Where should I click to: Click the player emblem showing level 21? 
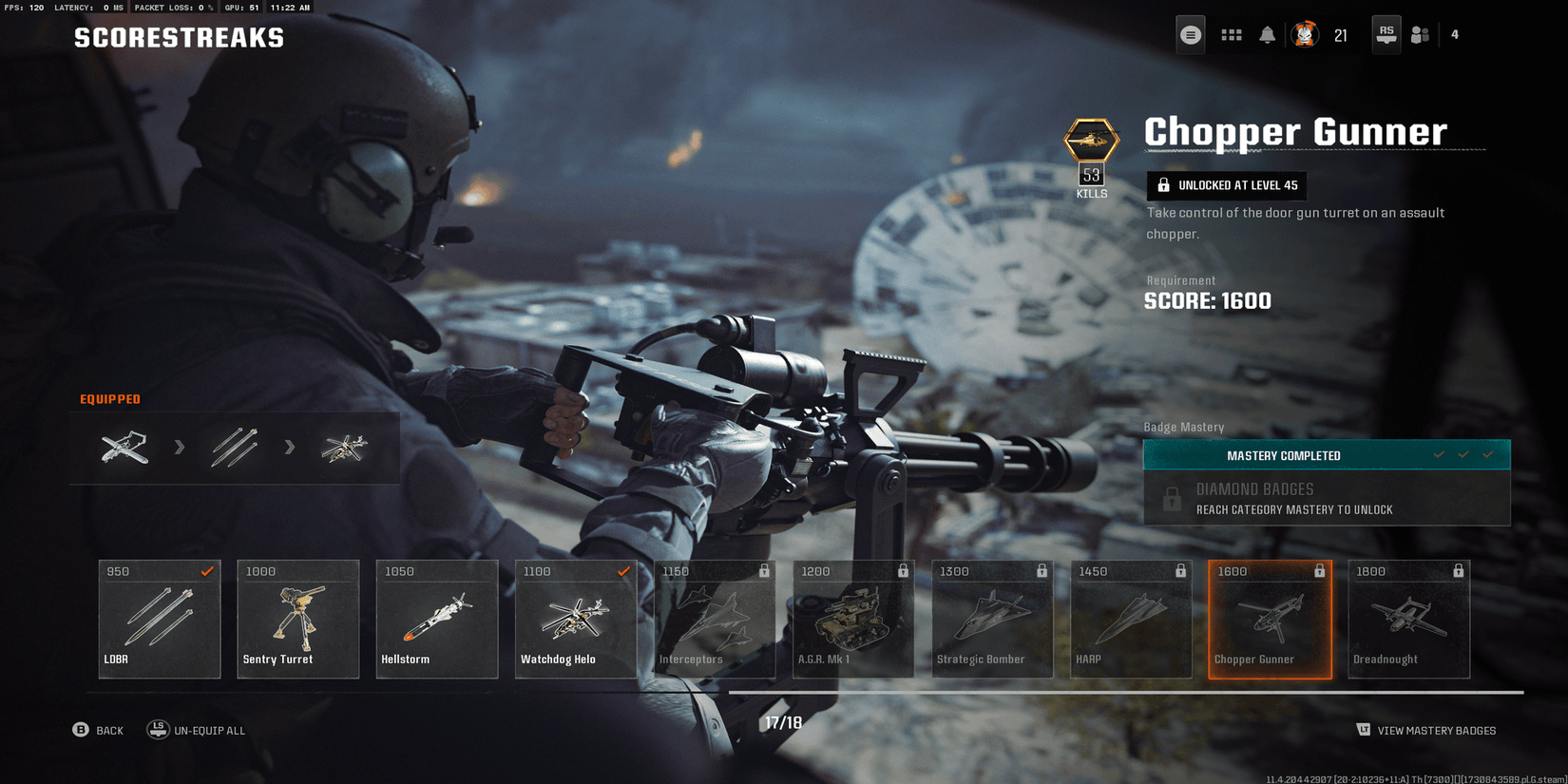tap(1306, 34)
